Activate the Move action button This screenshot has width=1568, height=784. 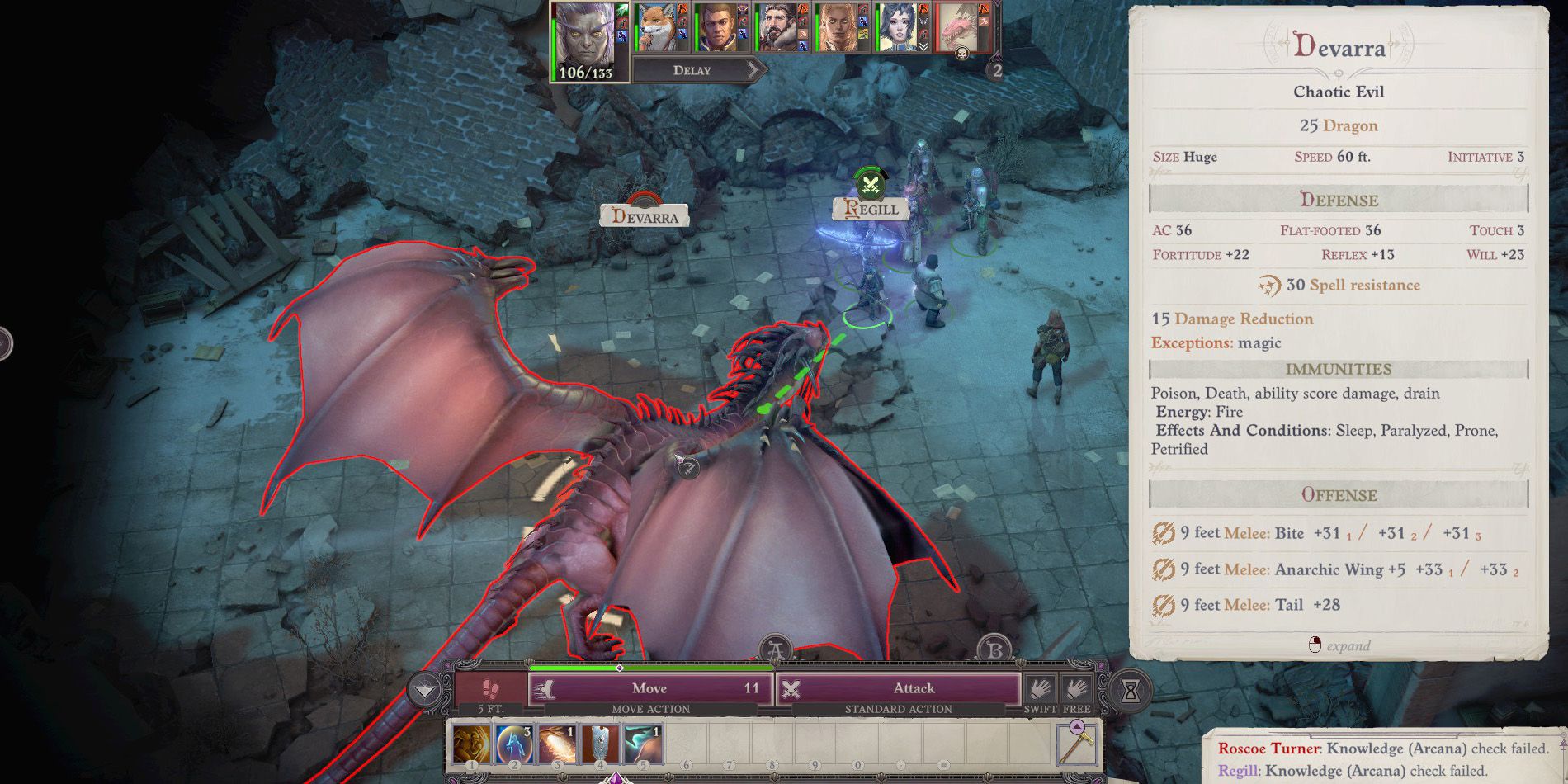[x=650, y=688]
